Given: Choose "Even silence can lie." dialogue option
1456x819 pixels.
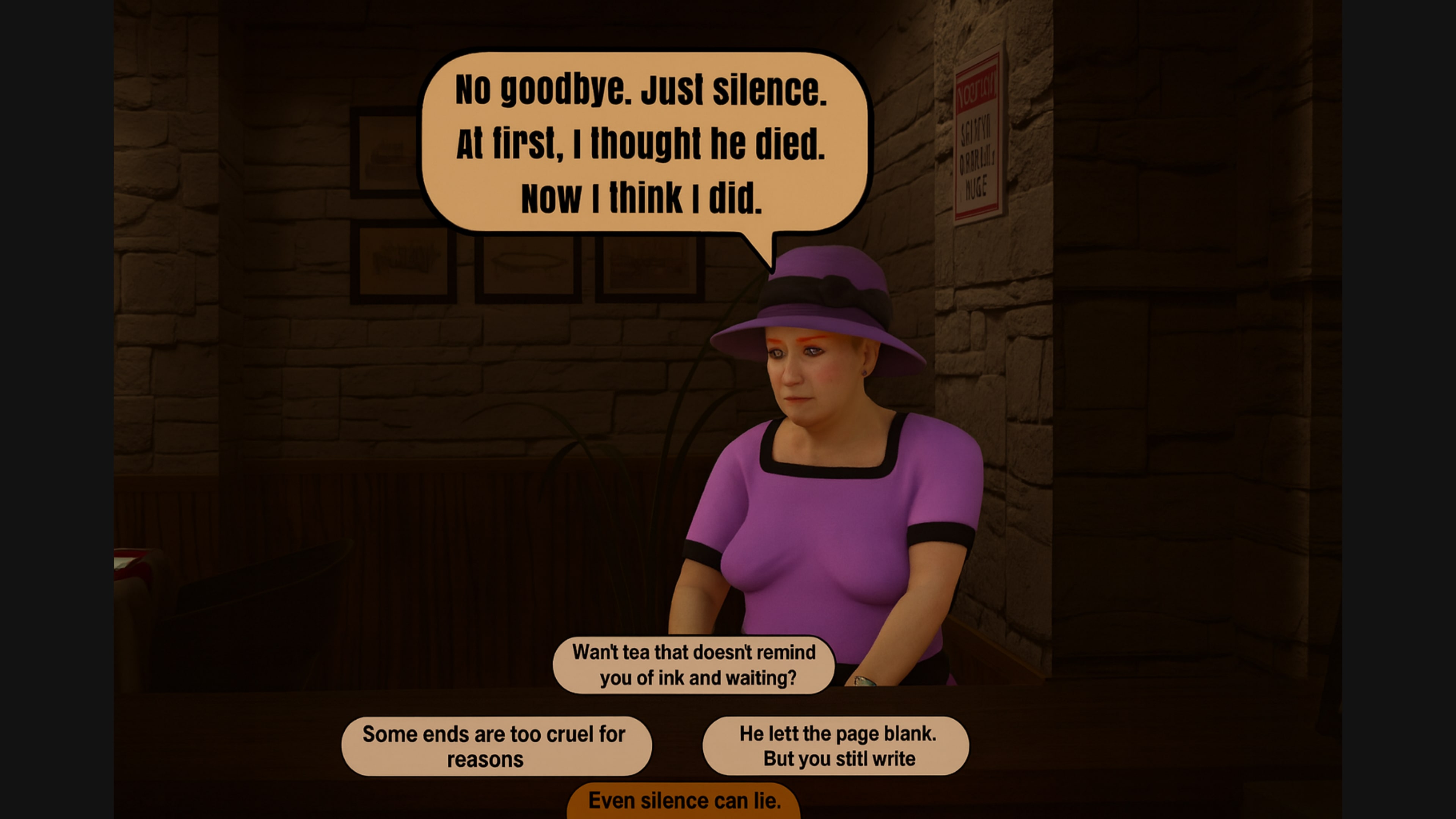Looking at the screenshot, I should coord(684,800).
